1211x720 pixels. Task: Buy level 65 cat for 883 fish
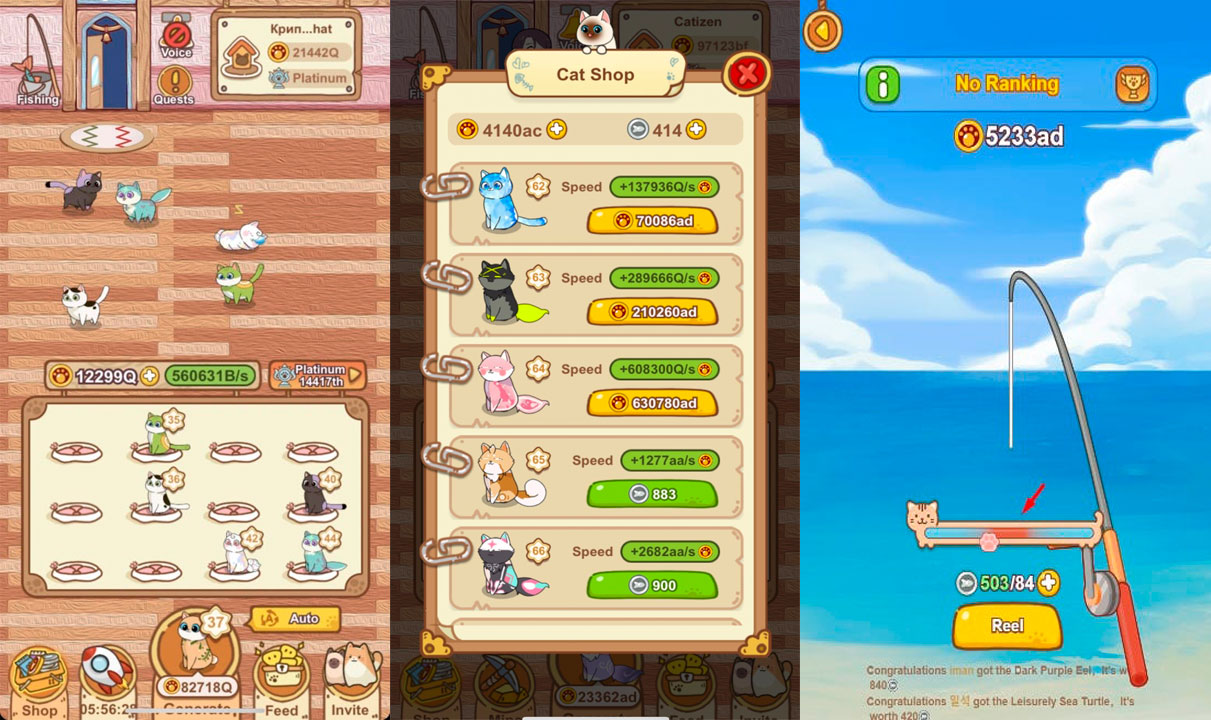tap(652, 494)
